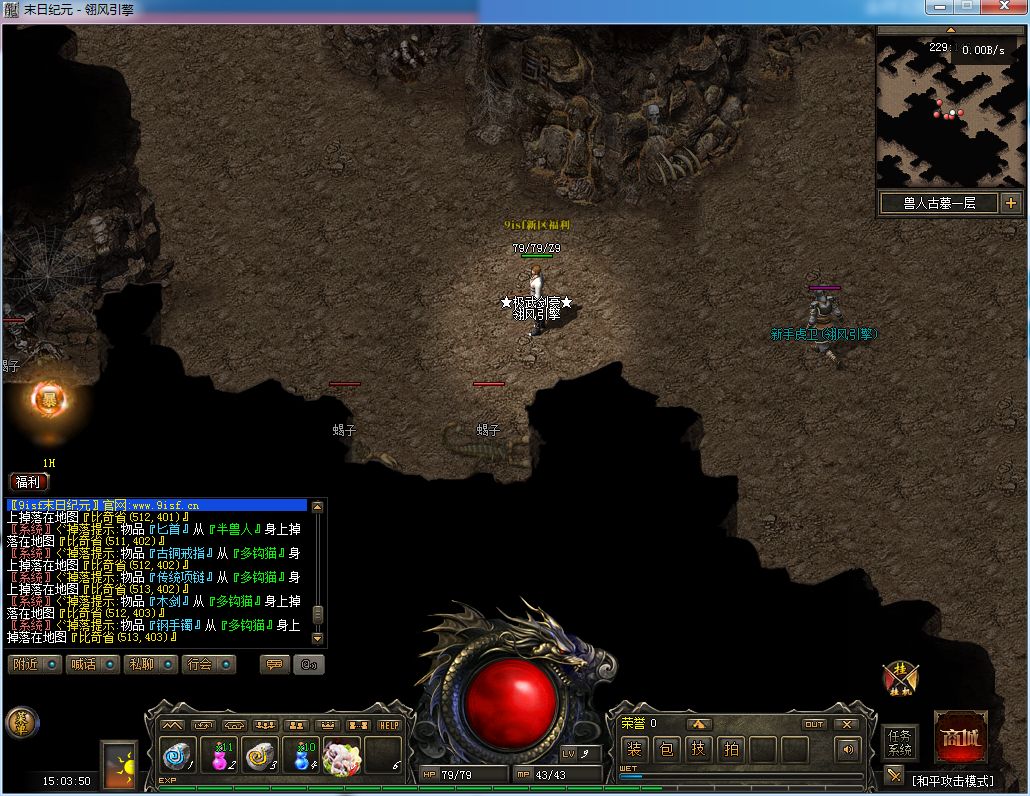This screenshot has height=796, width=1030.
Task: Toggle the sound speaker button
Action: tap(849, 748)
